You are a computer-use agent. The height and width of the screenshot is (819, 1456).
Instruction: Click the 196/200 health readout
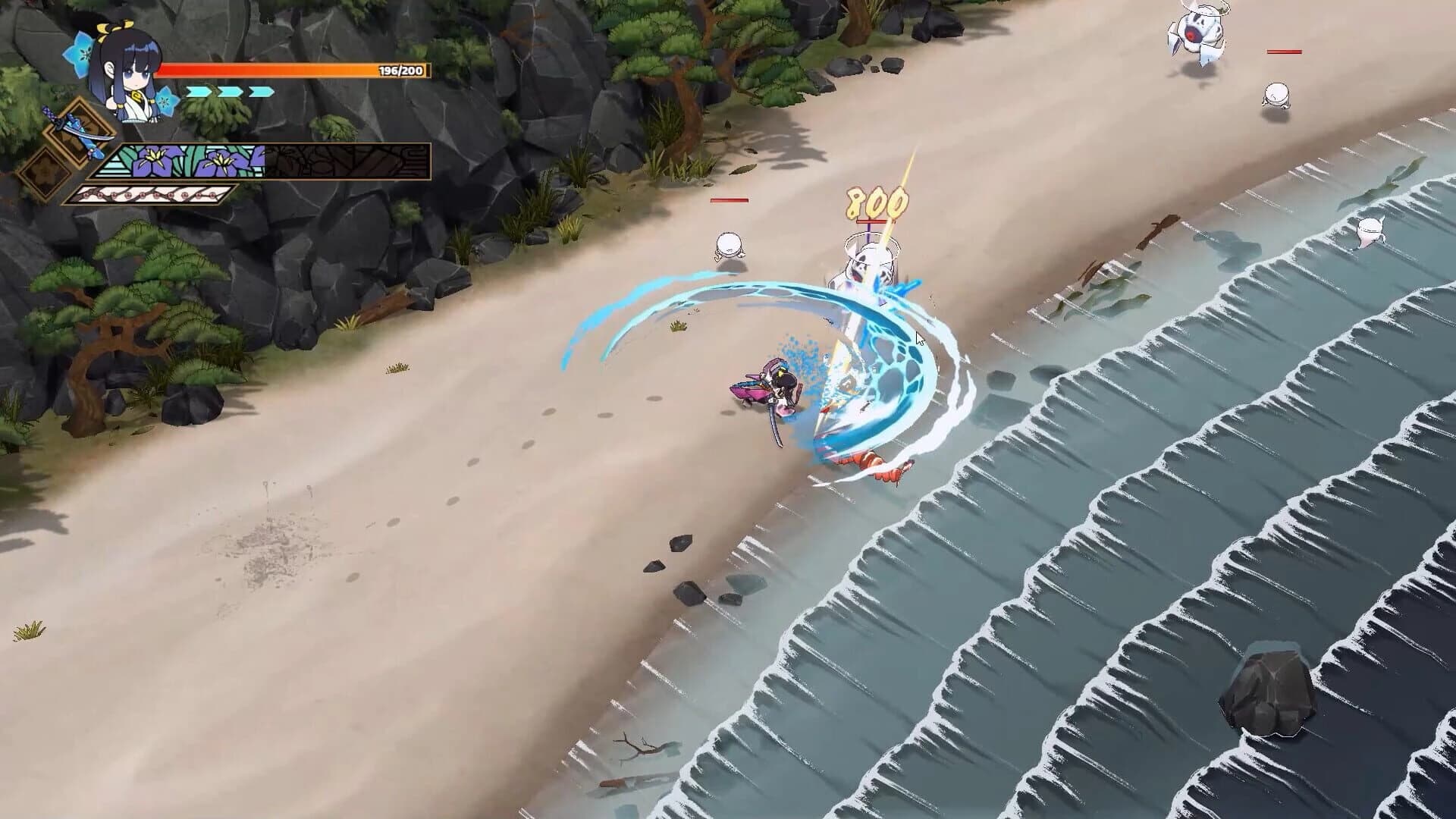(x=398, y=68)
